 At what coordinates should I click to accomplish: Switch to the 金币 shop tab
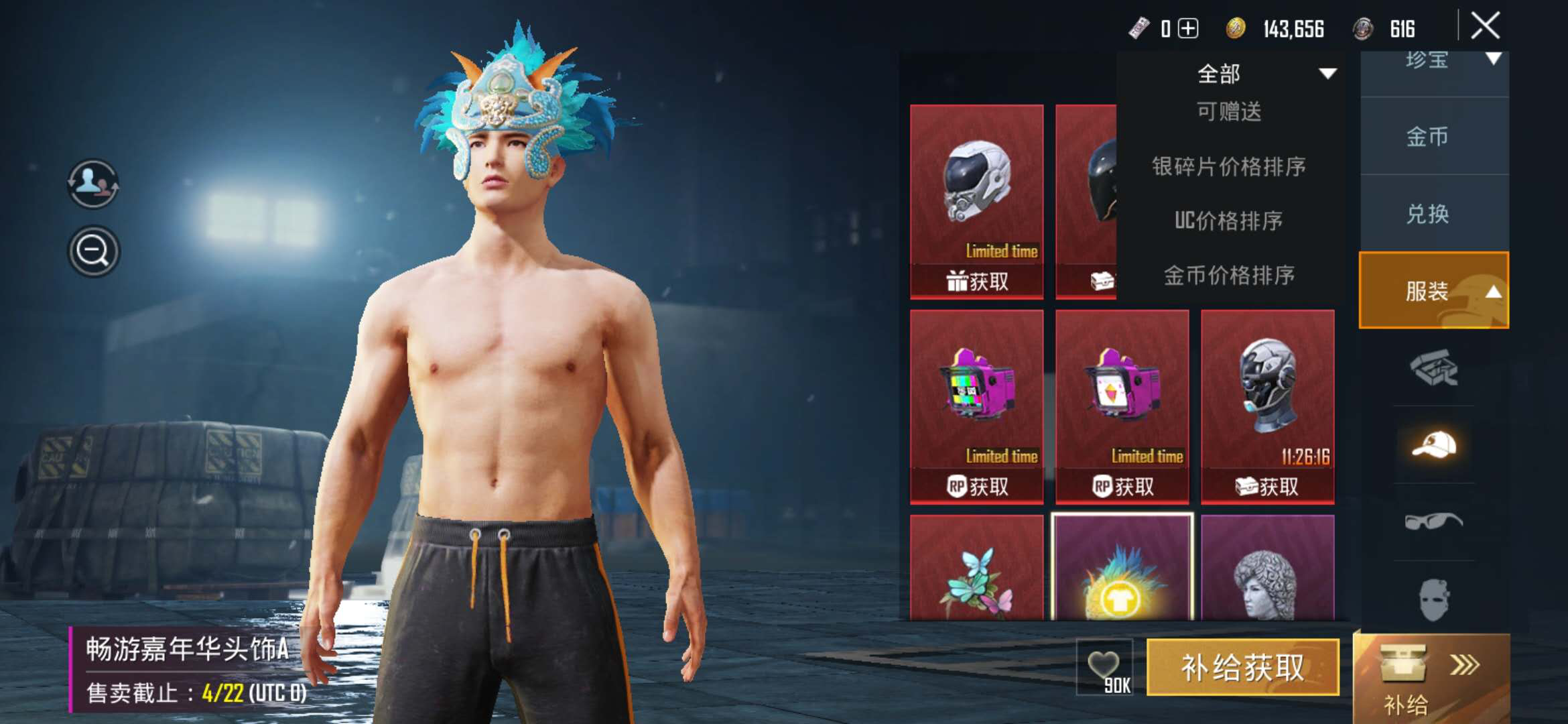1427,137
